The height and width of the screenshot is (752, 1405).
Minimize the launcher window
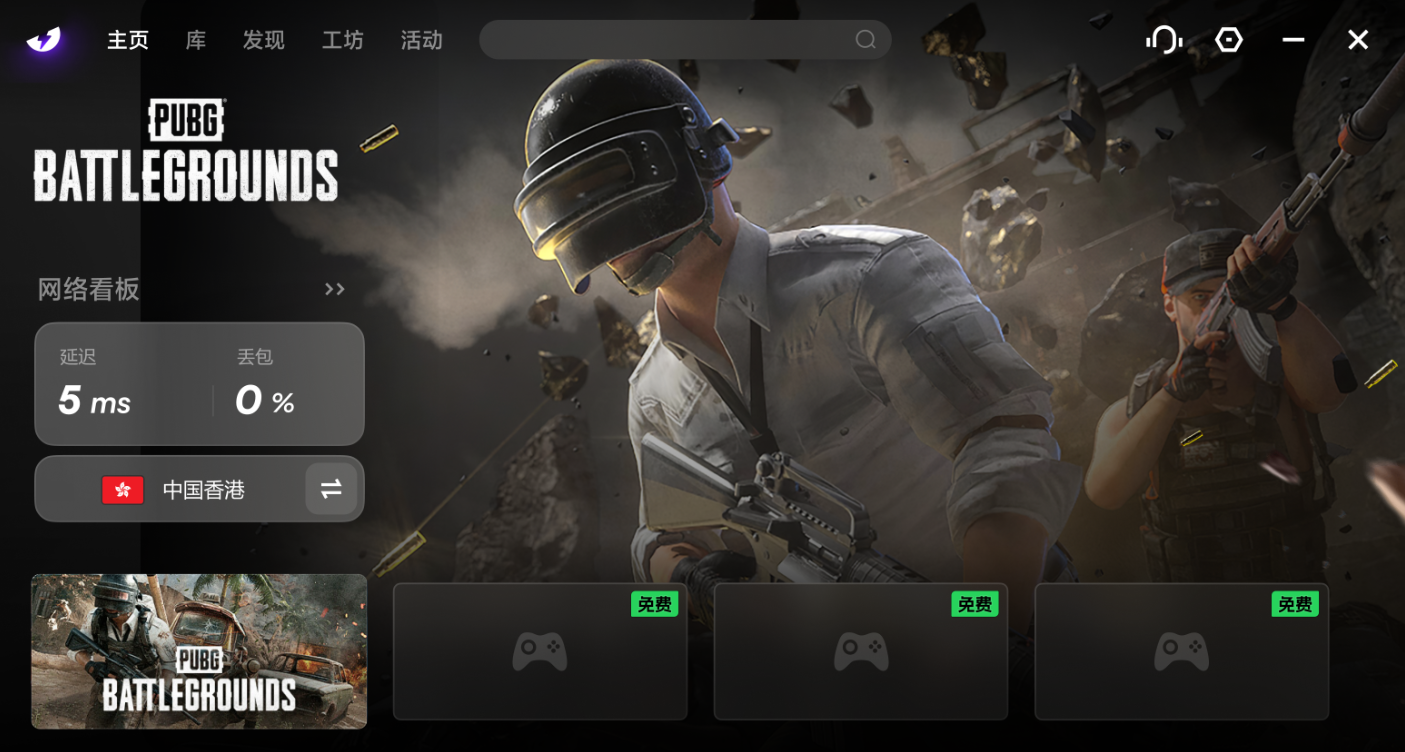click(x=1293, y=40)
